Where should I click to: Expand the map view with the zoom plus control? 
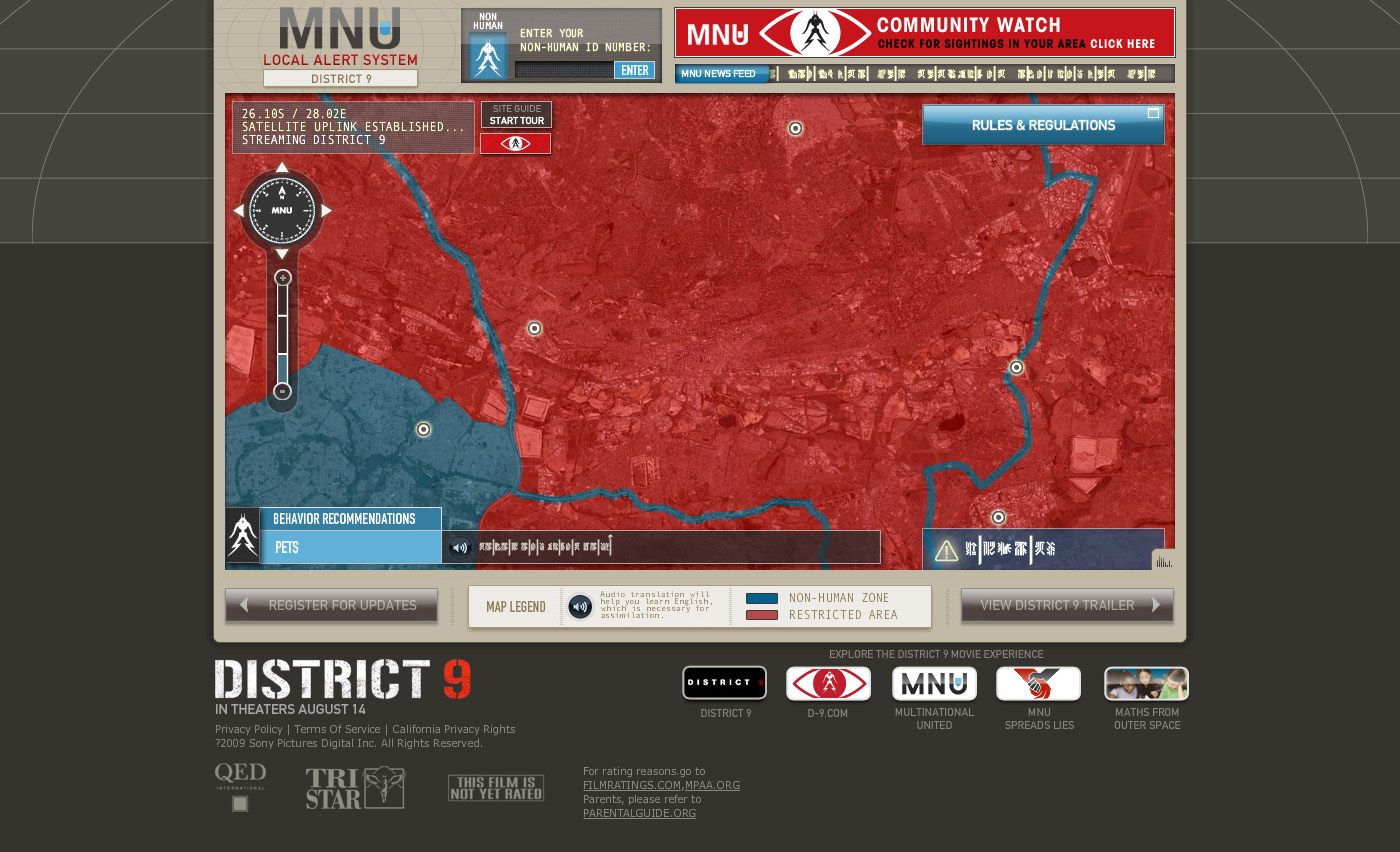pos(281,277)
